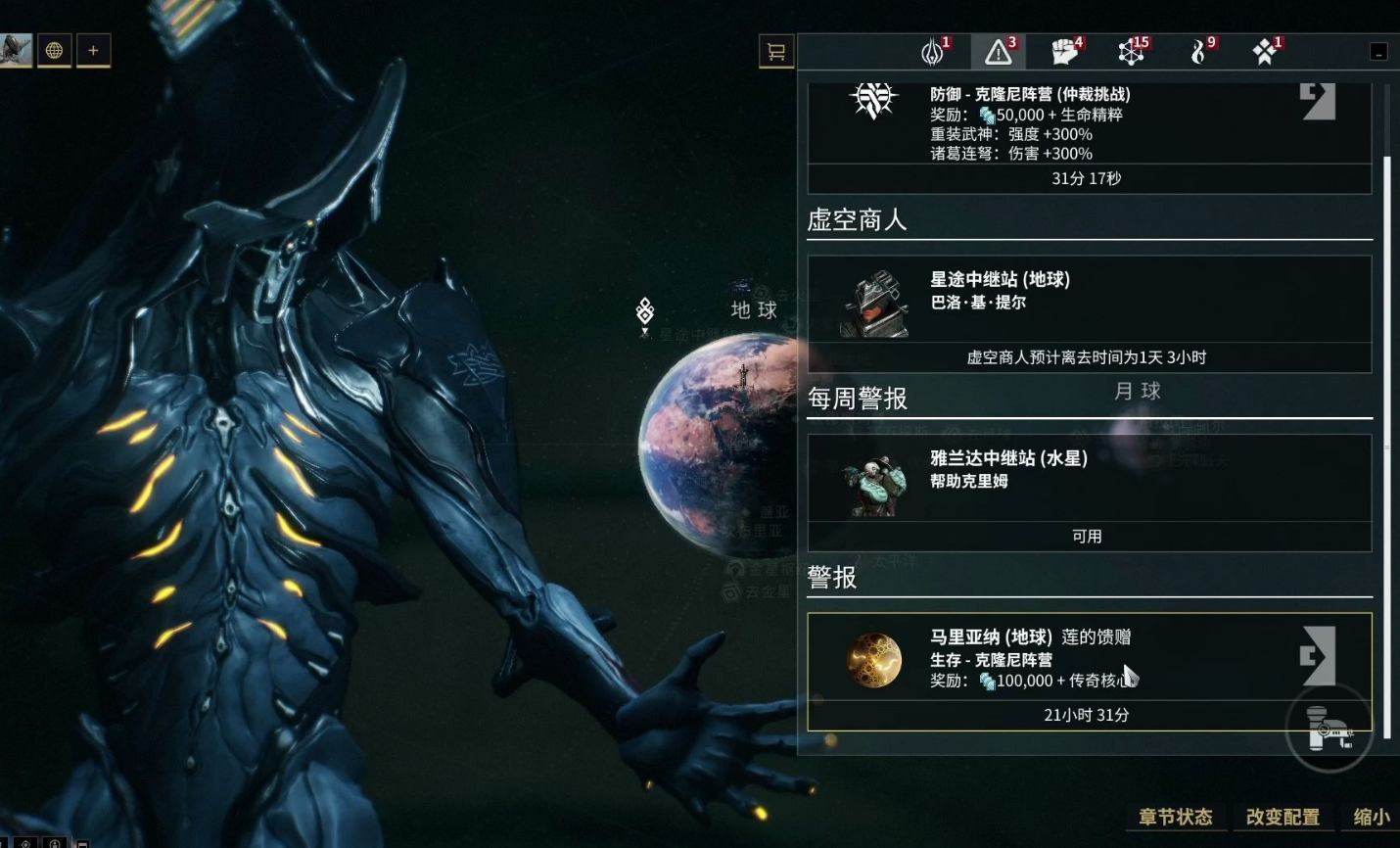Switch to the lotus icon tab
The height and width of the screenshot is (848, 1400).
pyautogui.click(x=933, y=51)
